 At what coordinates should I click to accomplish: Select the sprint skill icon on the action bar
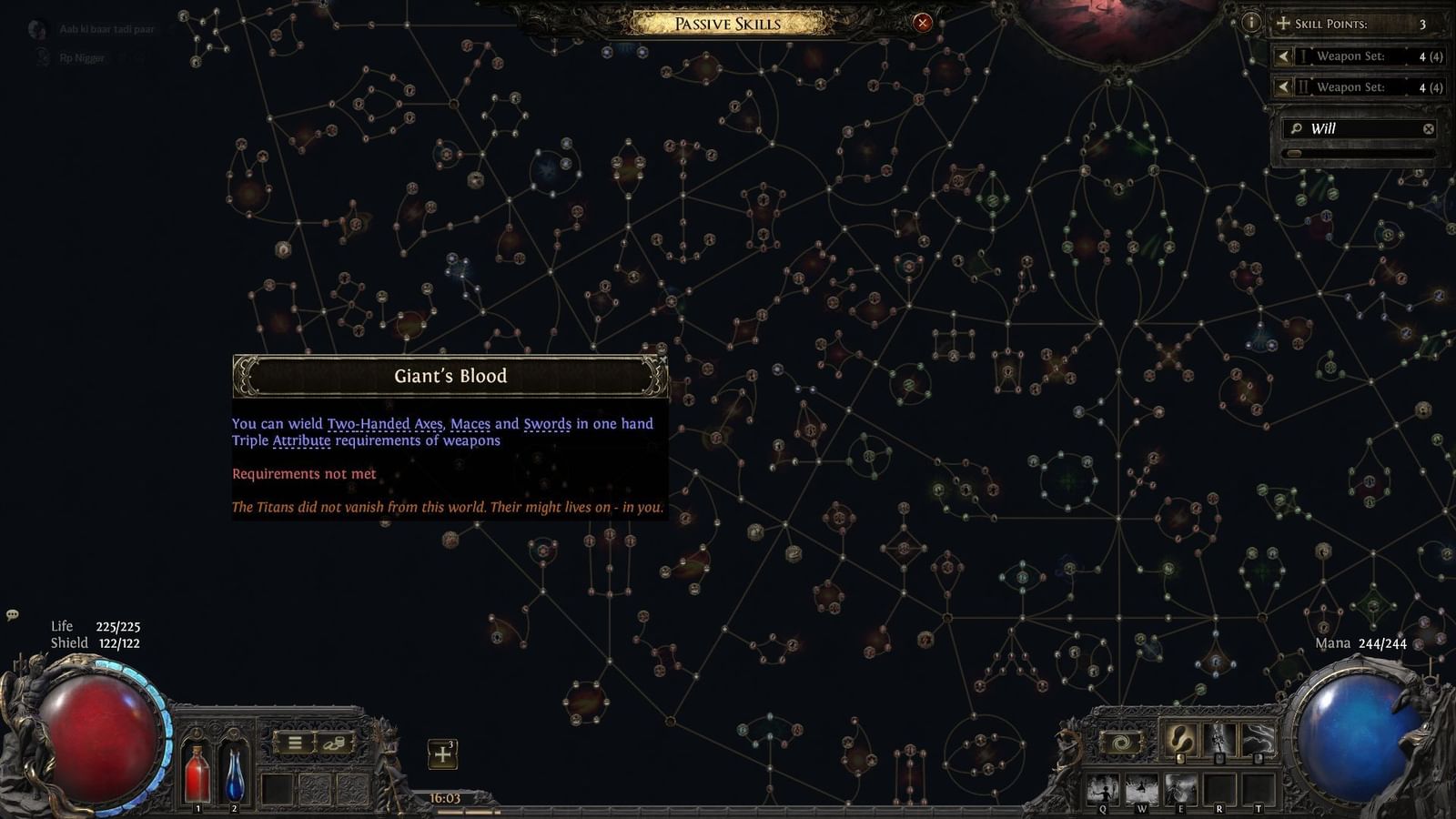click(1180, 741)
